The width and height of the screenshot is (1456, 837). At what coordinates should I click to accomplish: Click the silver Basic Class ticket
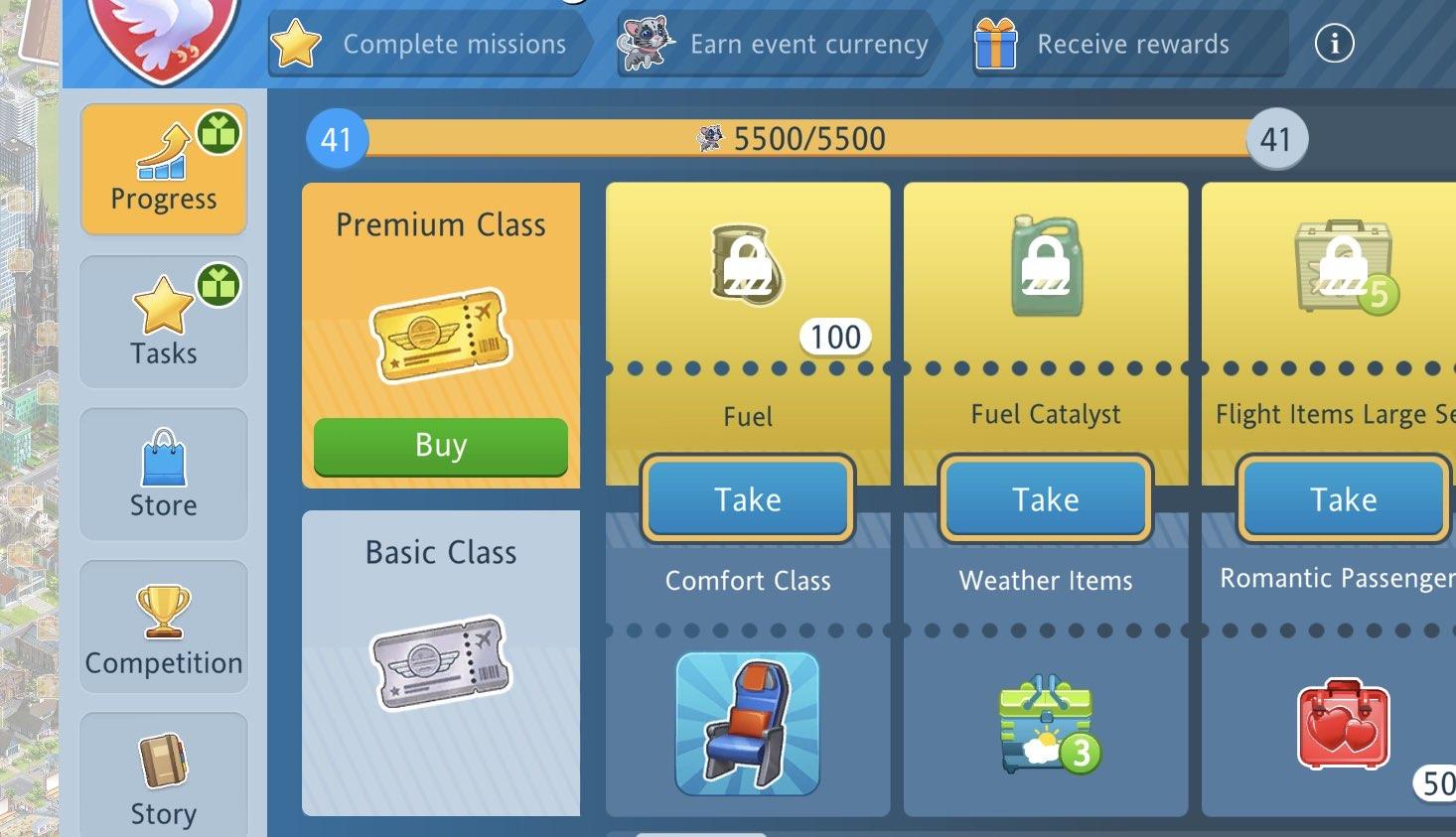coord(440,662)
